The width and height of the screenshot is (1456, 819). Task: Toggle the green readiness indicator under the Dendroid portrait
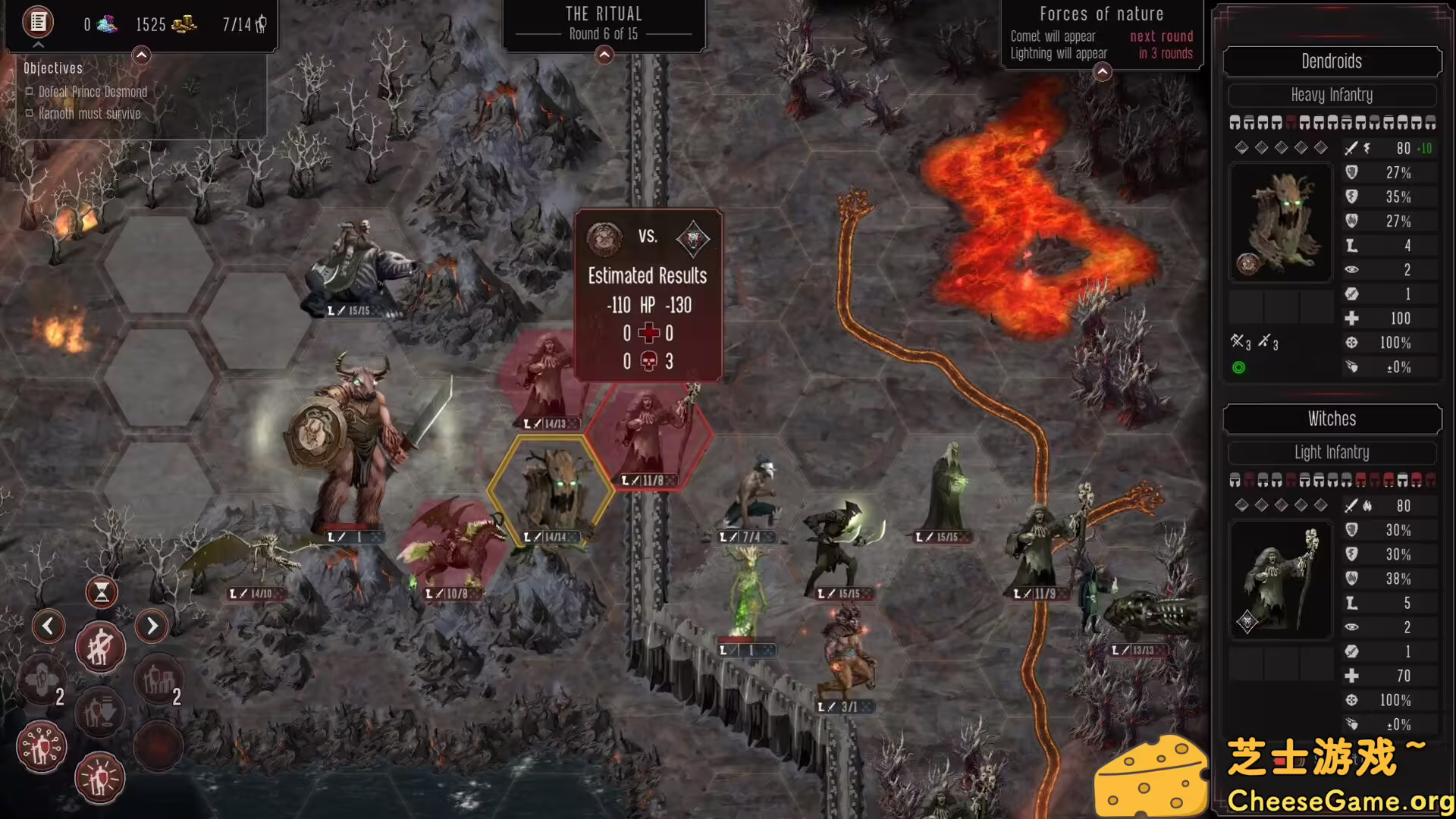1238,367
